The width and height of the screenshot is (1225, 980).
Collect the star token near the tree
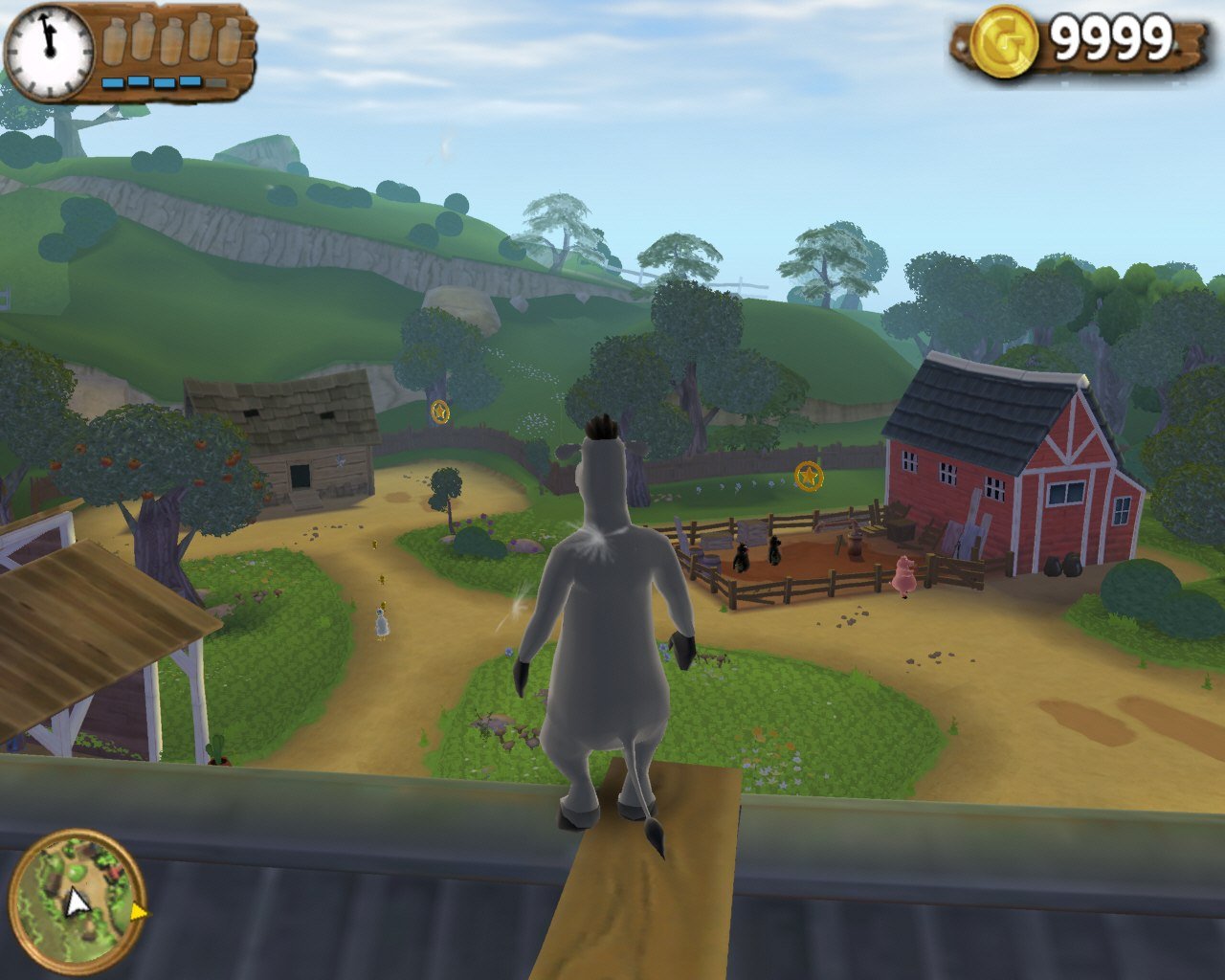[x=439, y=412]
